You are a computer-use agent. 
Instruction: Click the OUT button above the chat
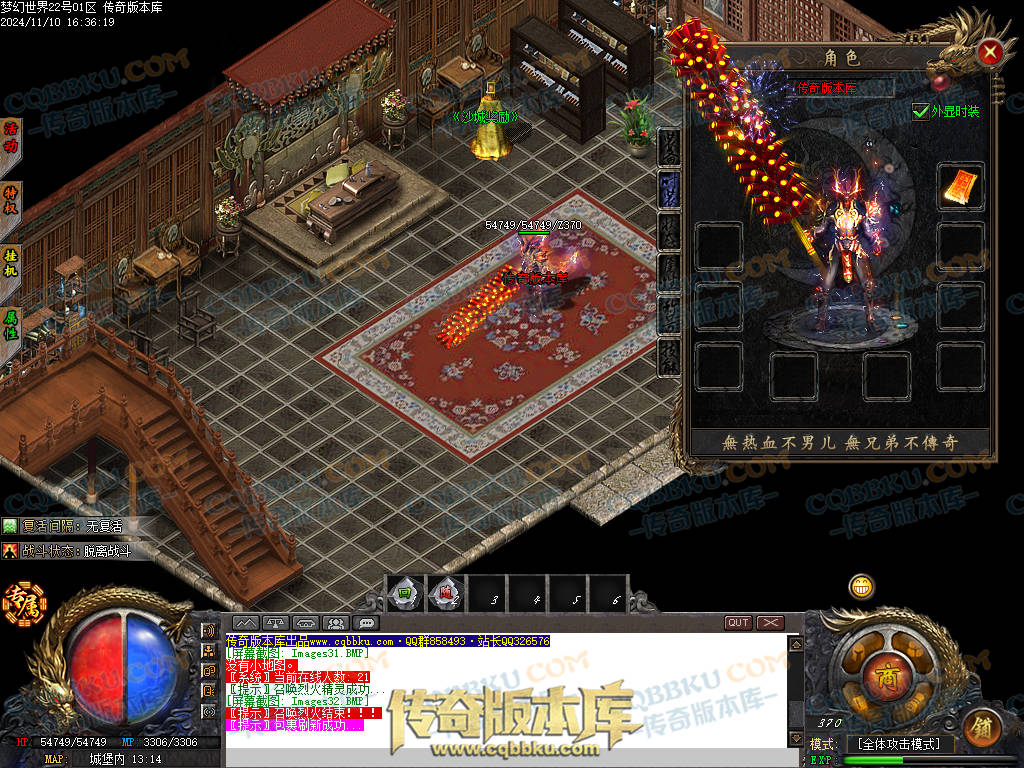point(738,623)
